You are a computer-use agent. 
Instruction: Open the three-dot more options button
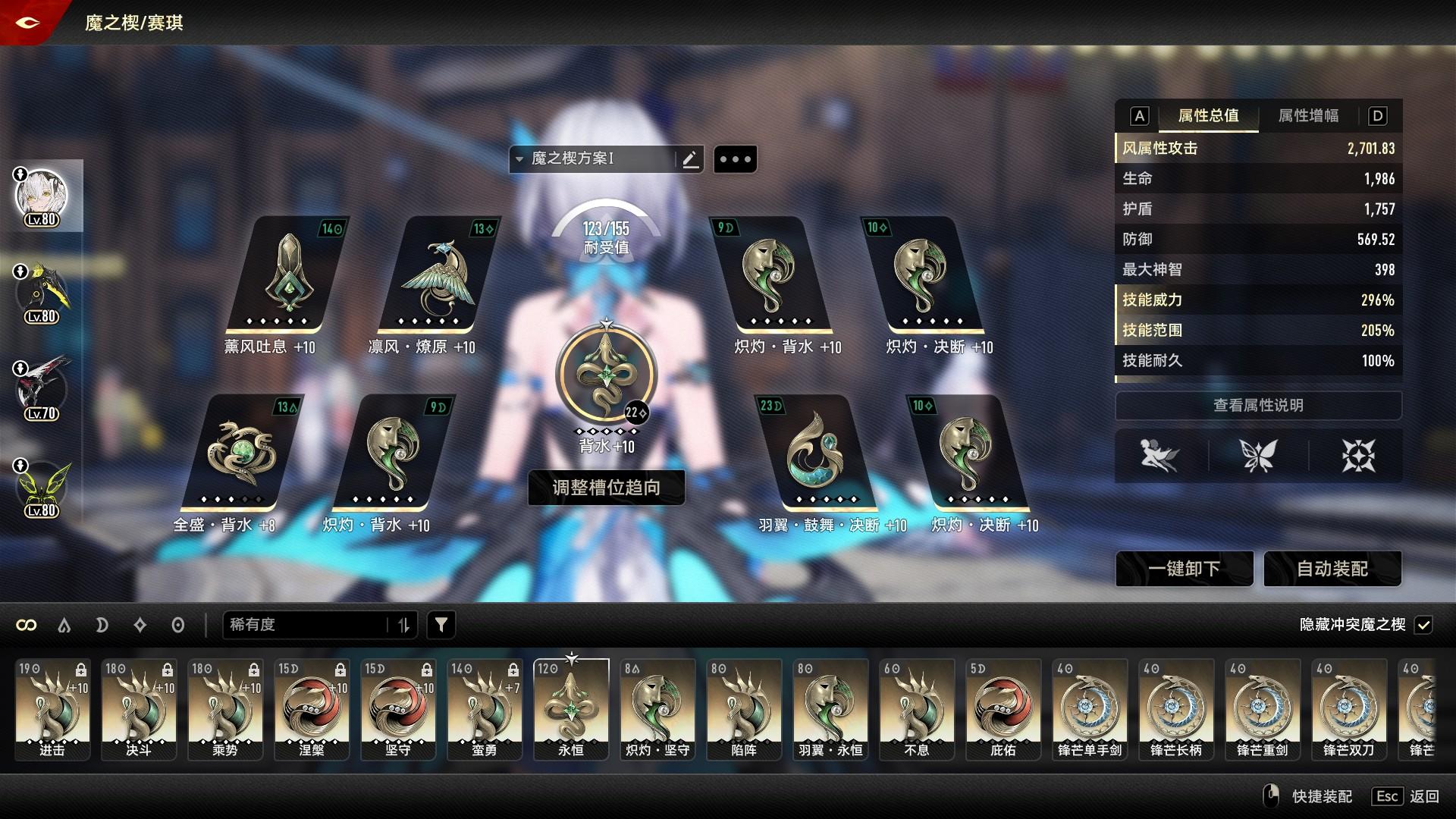coord(735,159)
